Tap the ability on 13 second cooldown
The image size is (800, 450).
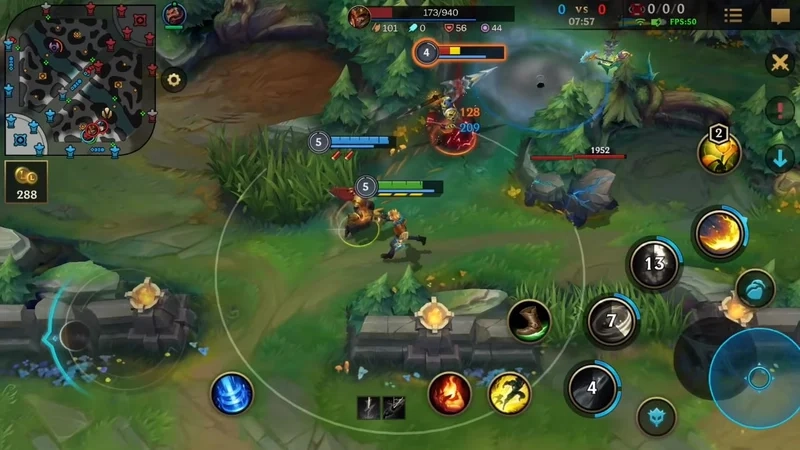(654, 265)
